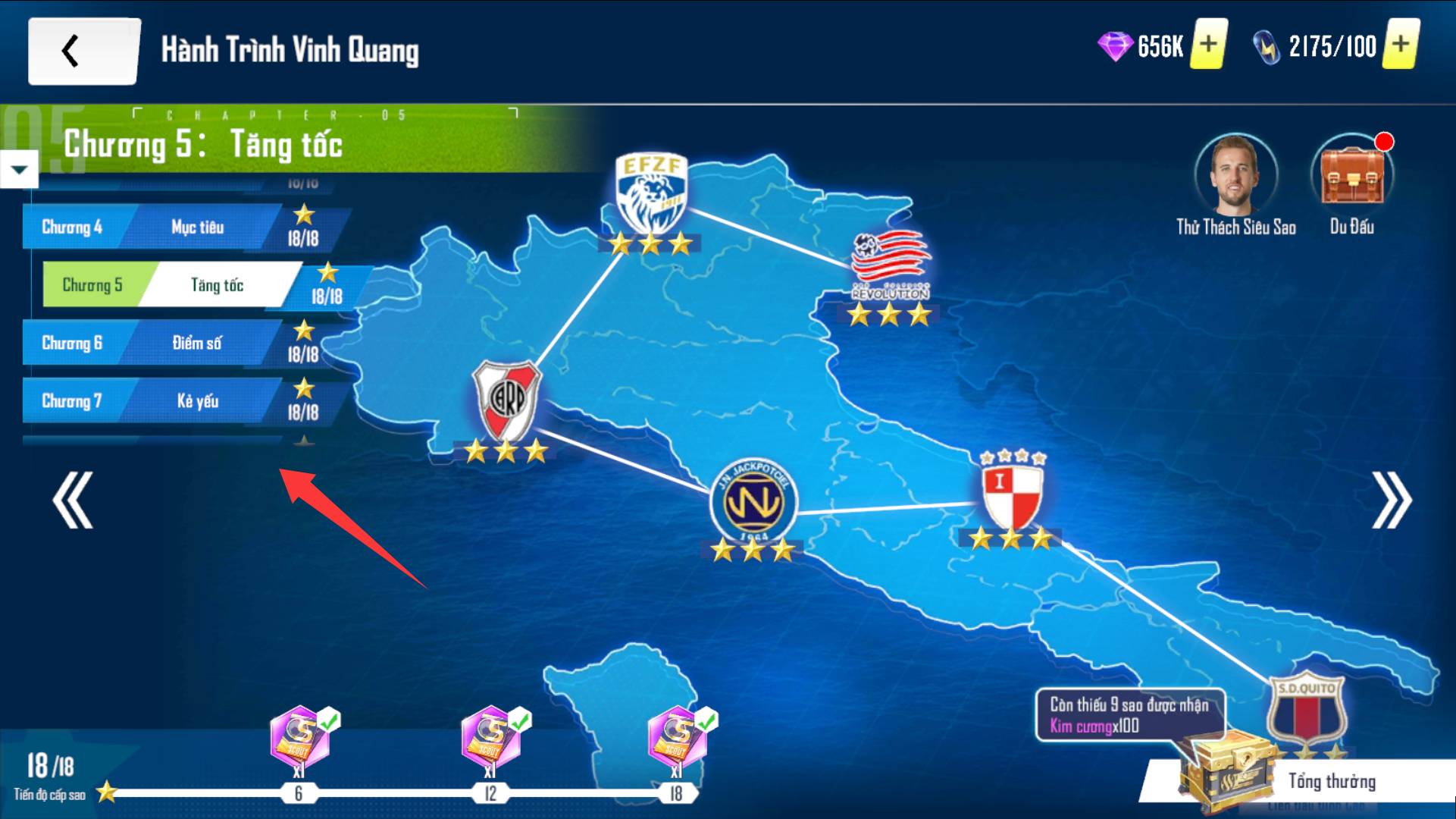Choose Chương 7 Kẻ yếu chapter
The height and width of the screenshot is (819, 1456).
pos(152,400)
